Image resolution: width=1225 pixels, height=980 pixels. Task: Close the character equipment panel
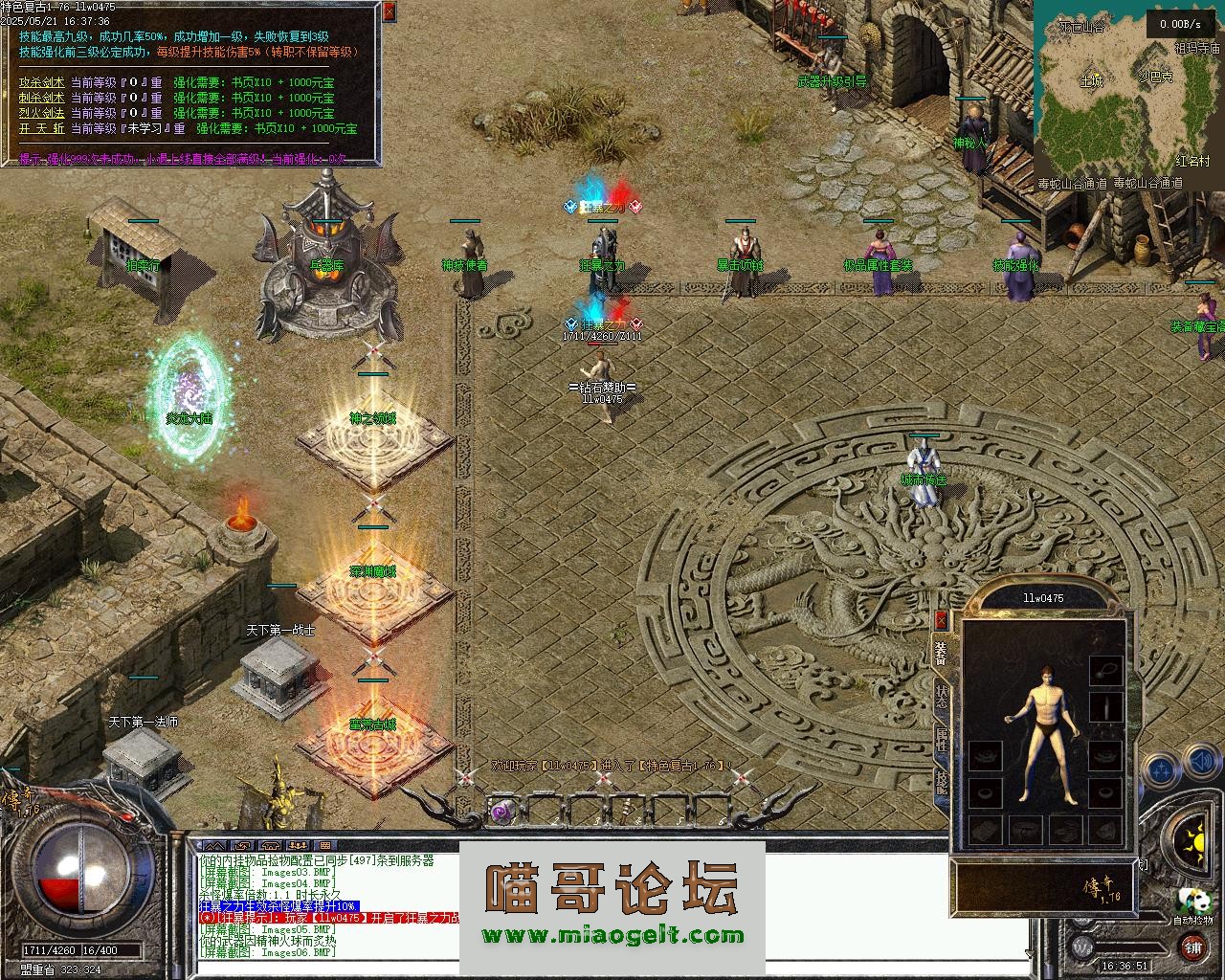pyautogui.click(x=941, y=620)
